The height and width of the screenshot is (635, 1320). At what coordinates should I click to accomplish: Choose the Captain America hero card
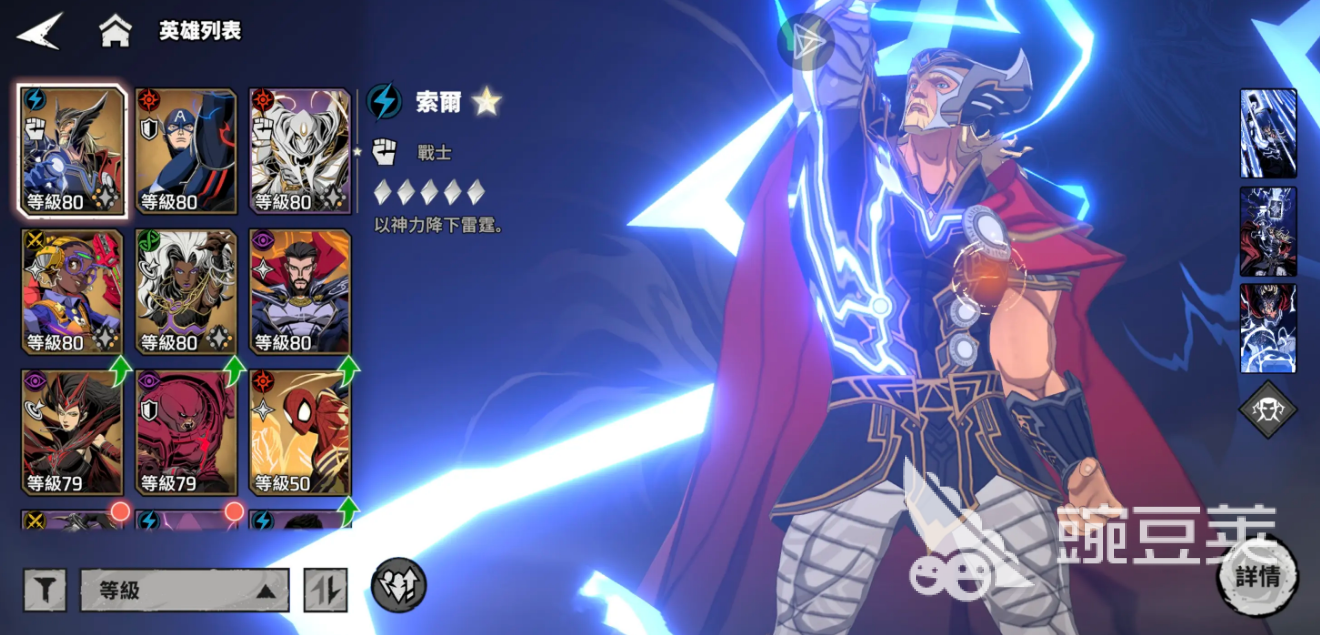(x=186, y=151)
